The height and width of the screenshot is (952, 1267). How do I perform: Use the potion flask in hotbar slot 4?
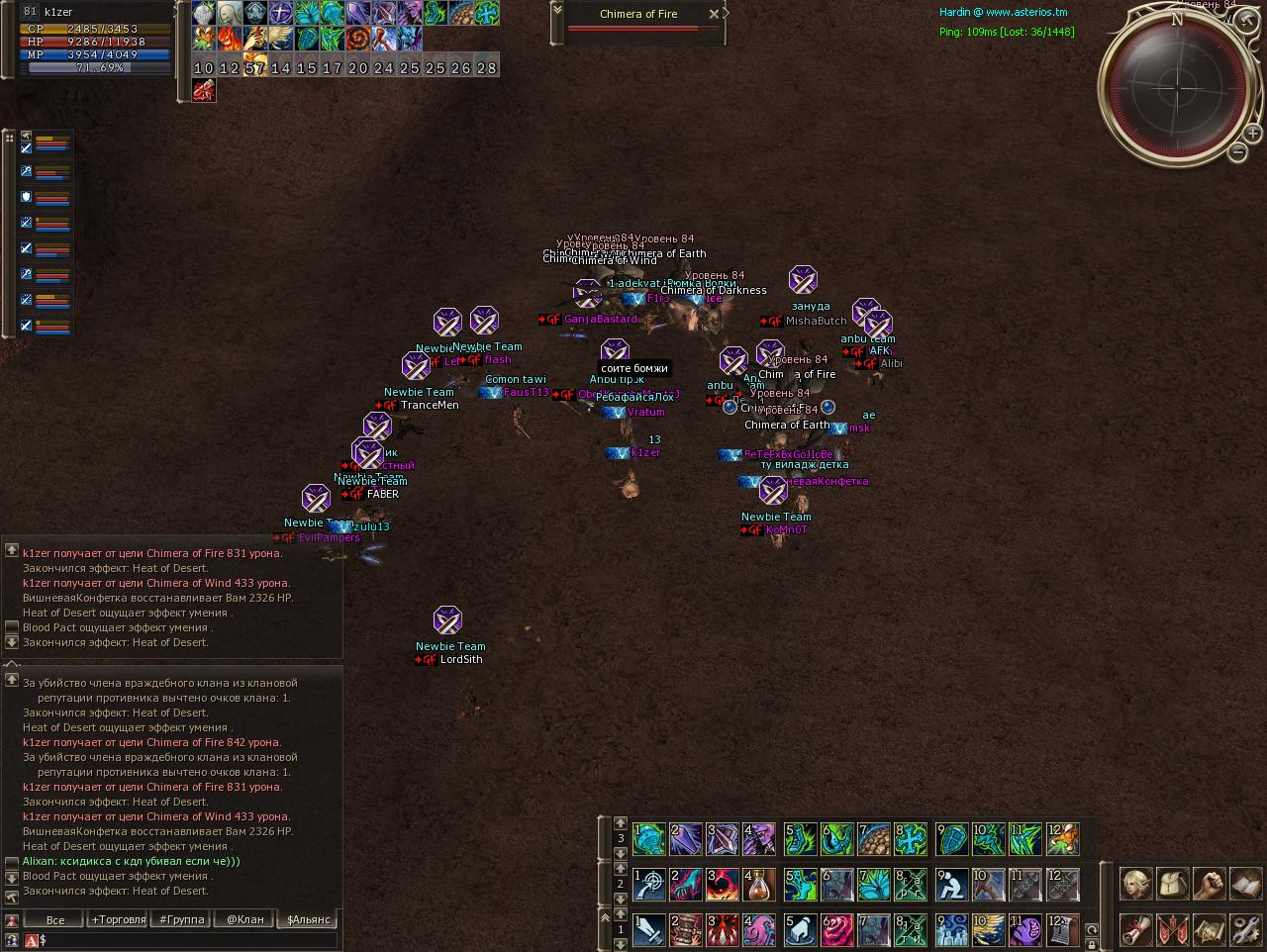click(x=759, y=885)
